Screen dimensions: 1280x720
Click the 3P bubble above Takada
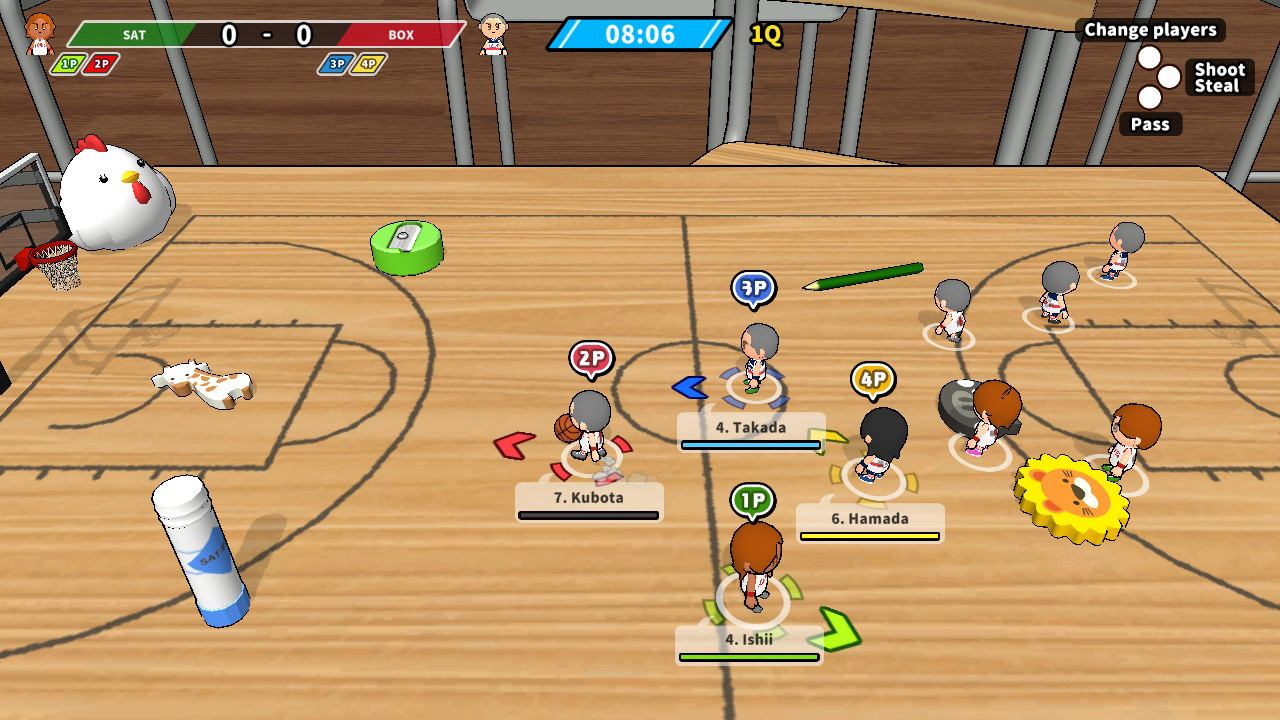pyautogui.click(x=755, y=288)
